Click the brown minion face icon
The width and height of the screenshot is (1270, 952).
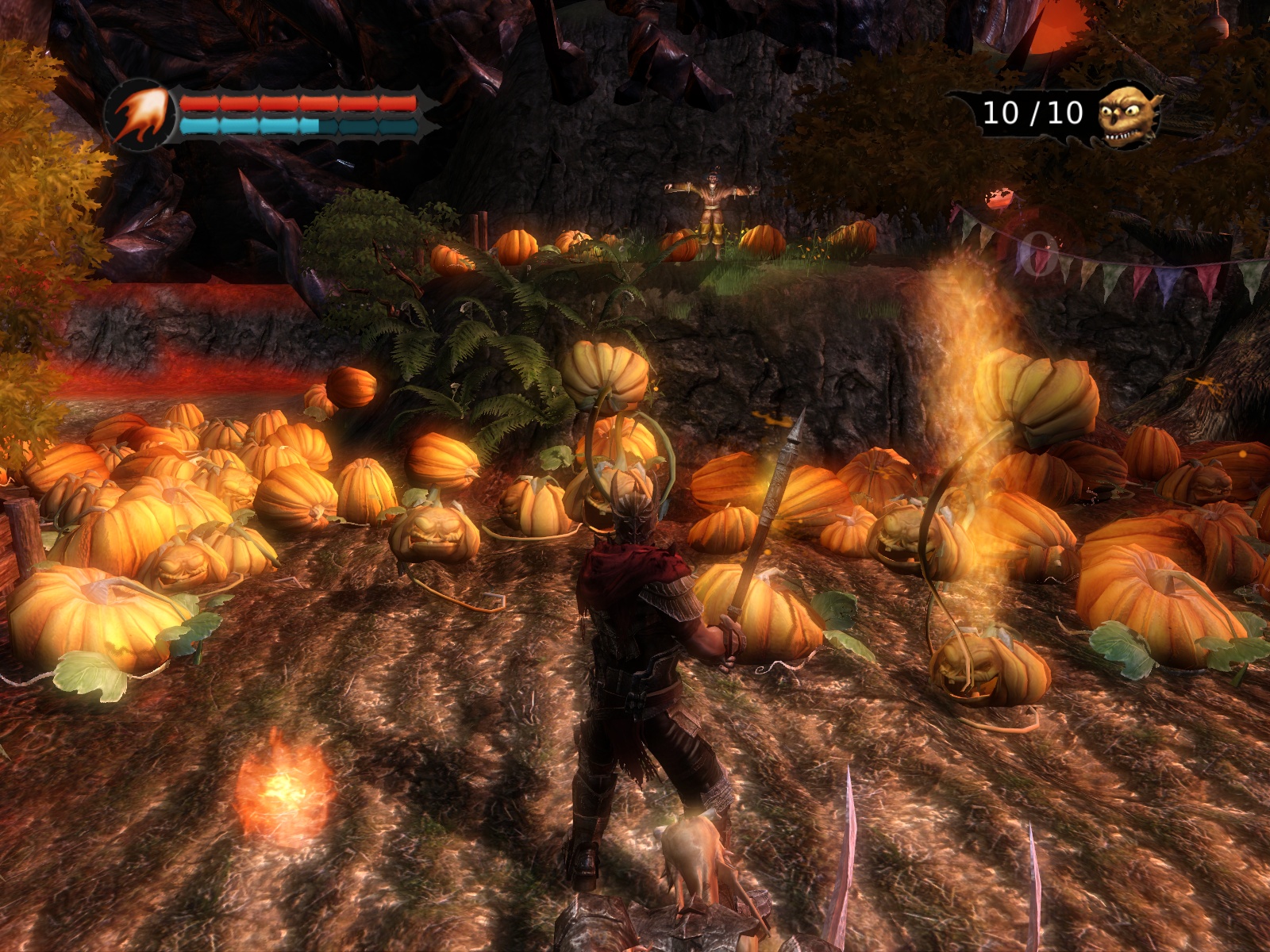[x=1127, y=115]
